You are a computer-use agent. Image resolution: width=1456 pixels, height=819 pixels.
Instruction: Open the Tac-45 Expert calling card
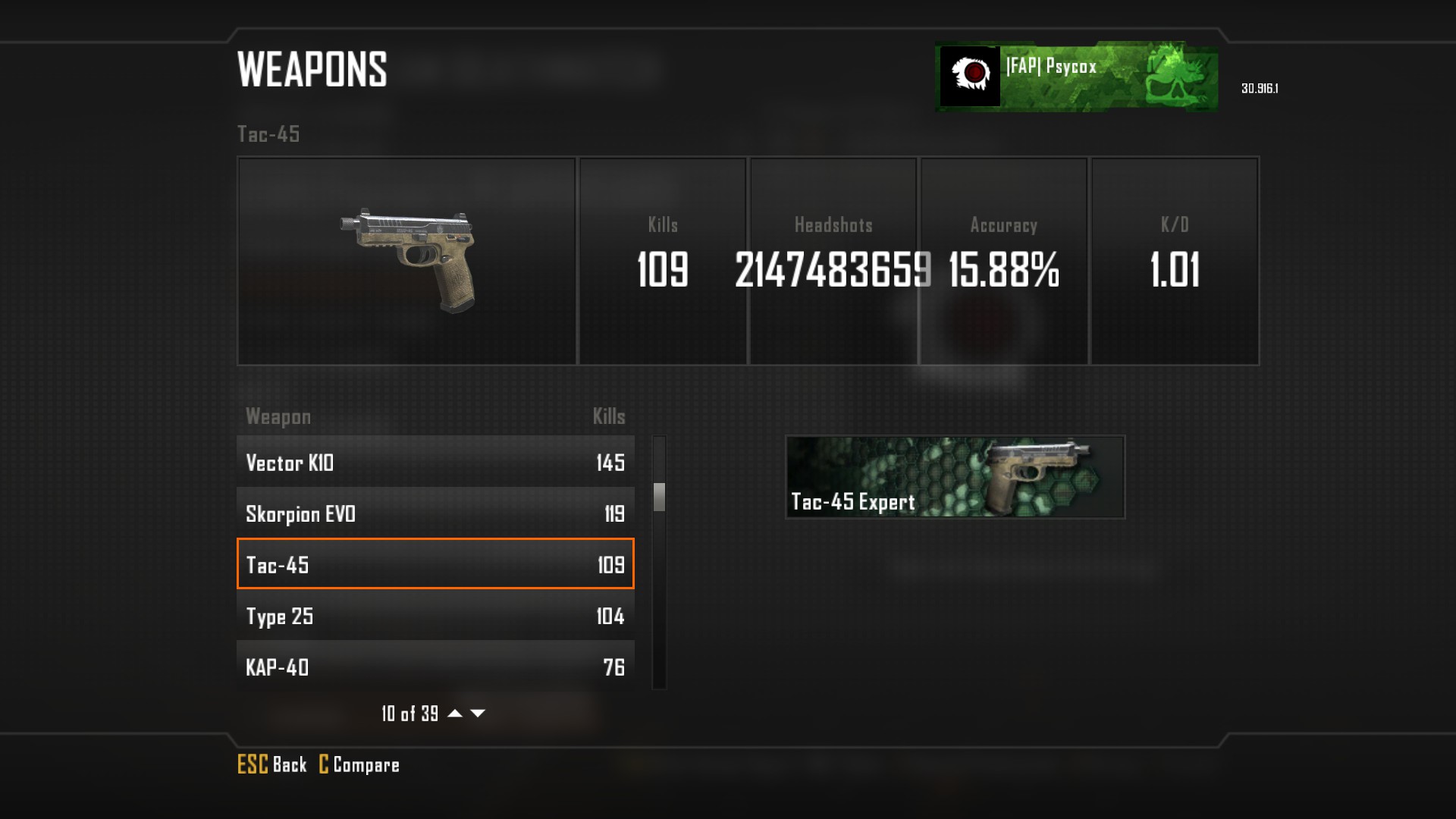point(955,477)
